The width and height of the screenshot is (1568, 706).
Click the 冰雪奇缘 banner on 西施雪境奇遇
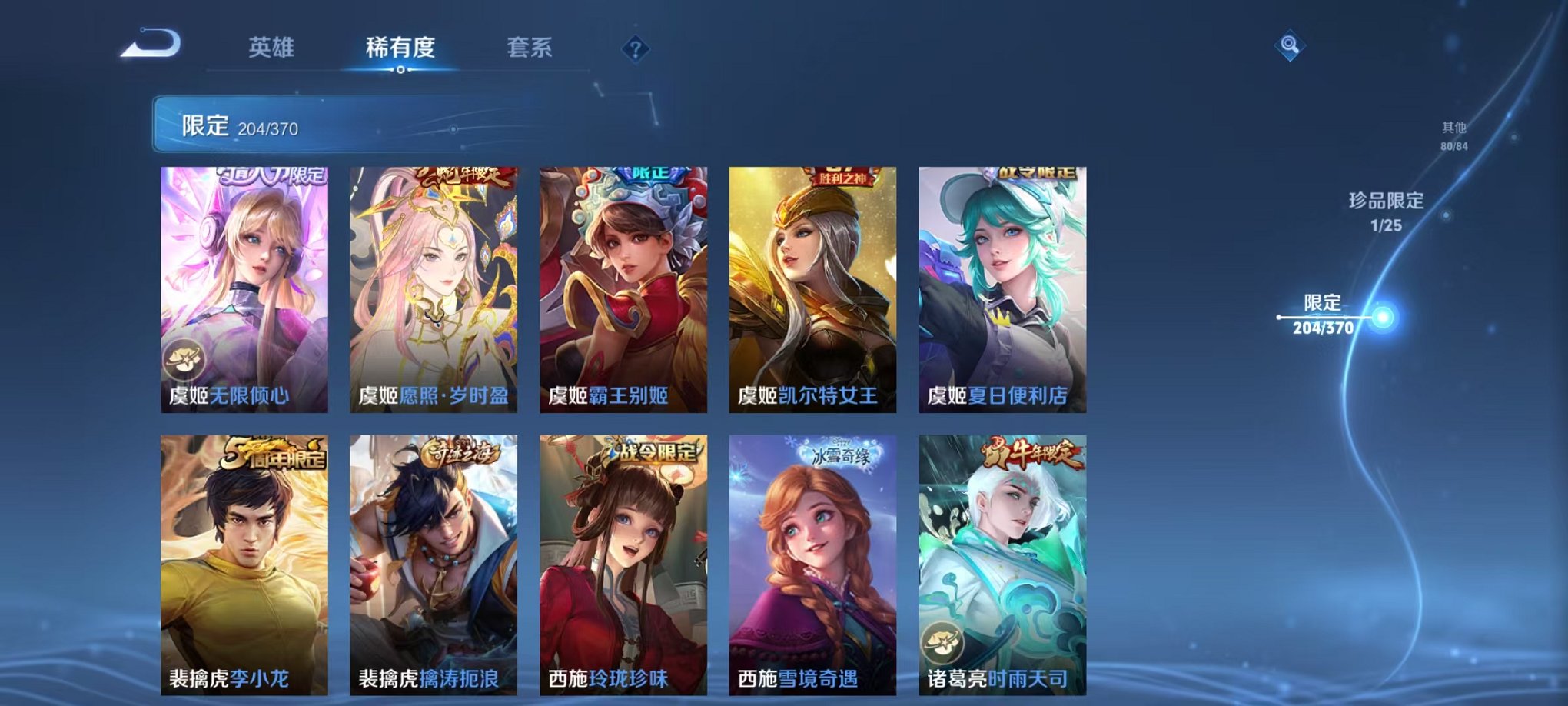tap(839, 455)
